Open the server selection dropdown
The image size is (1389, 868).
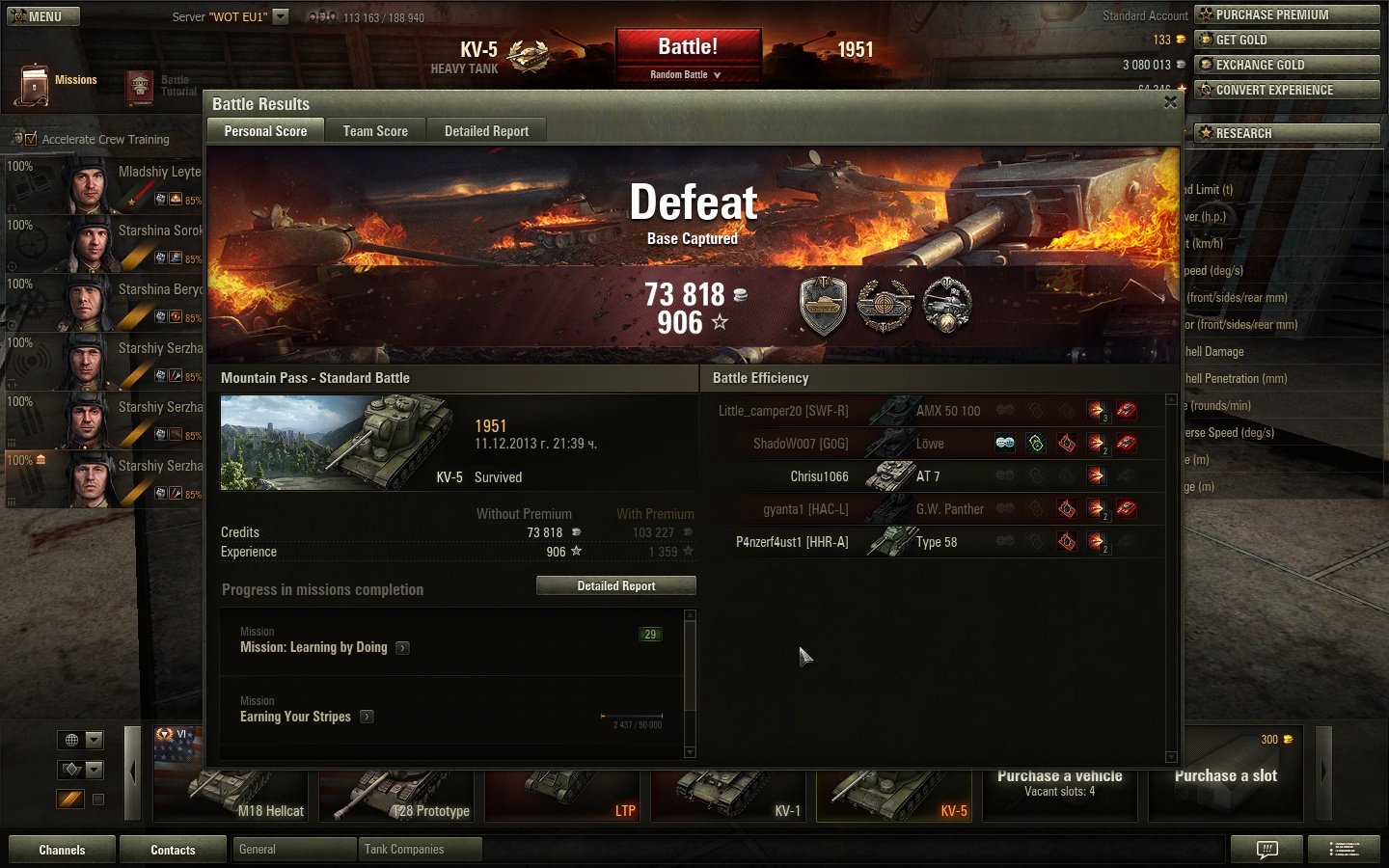(x=281, y=16)
